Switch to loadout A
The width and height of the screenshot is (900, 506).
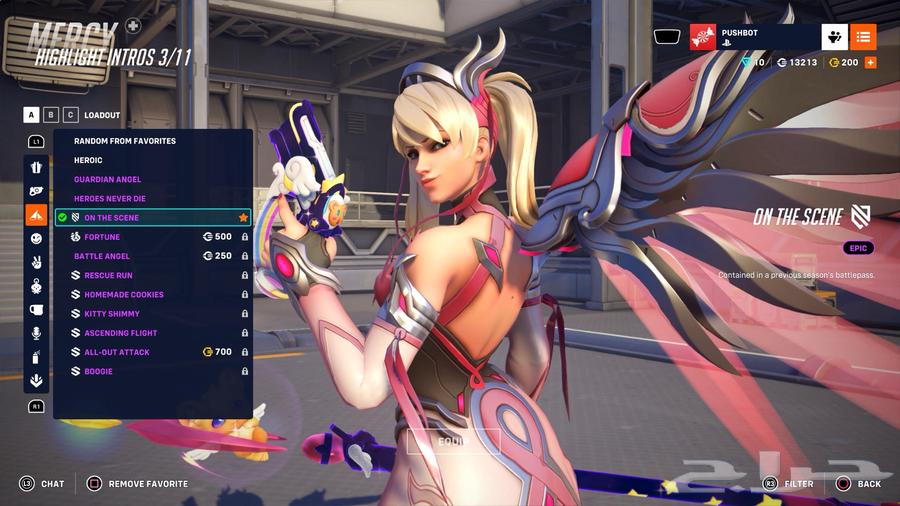pos(33,115)
